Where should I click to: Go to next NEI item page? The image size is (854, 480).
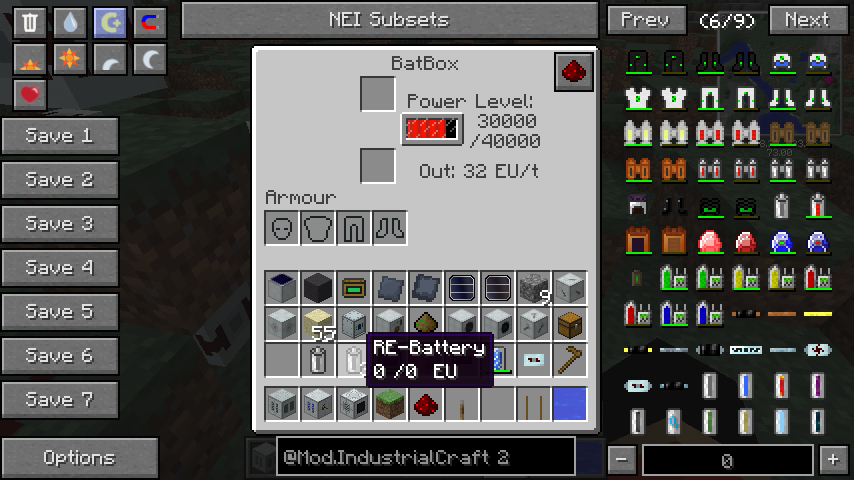806,20
